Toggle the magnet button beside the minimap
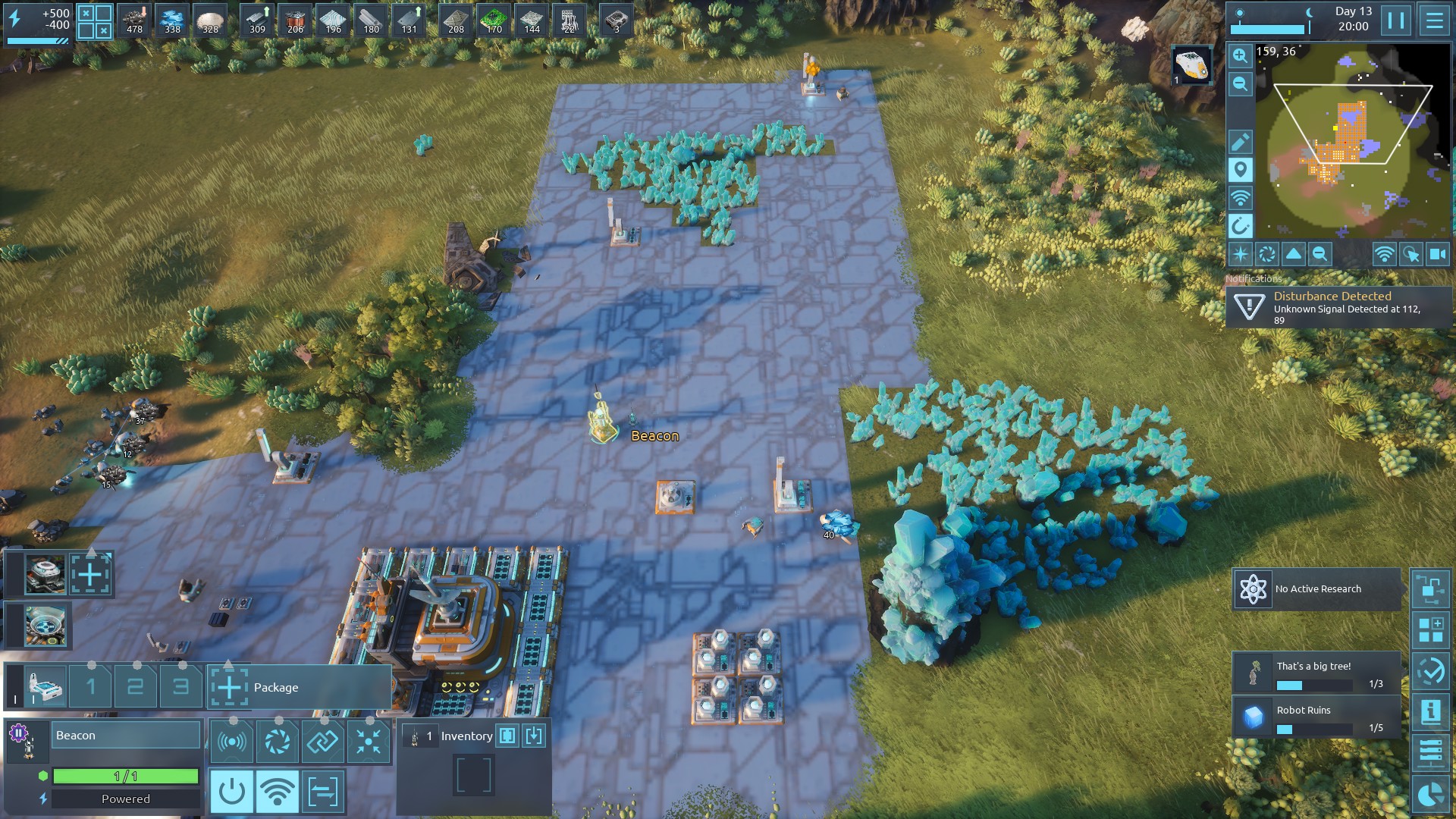 (x=1240, y=226)
